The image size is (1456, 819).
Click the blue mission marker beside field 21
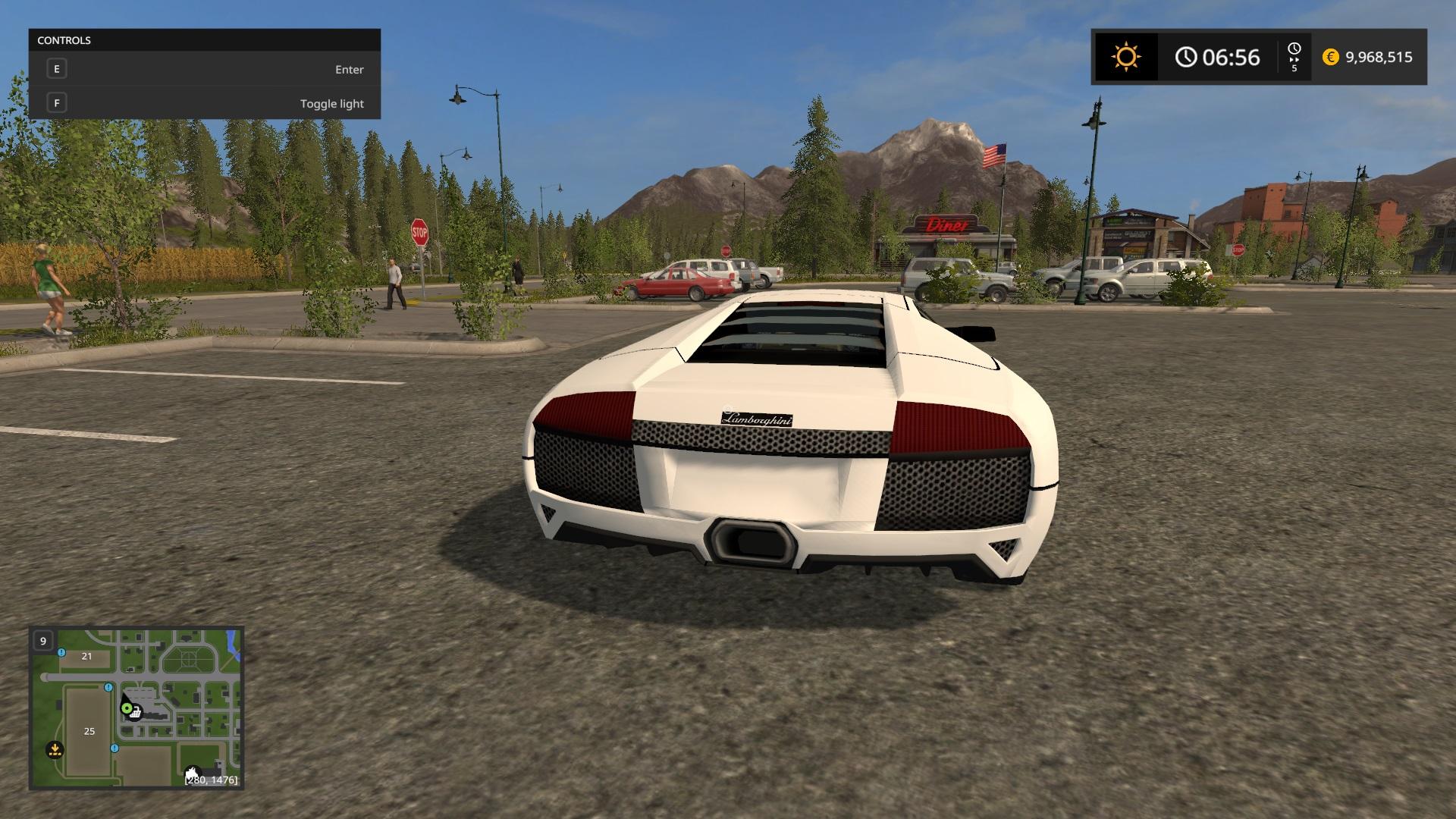point(62,652)
